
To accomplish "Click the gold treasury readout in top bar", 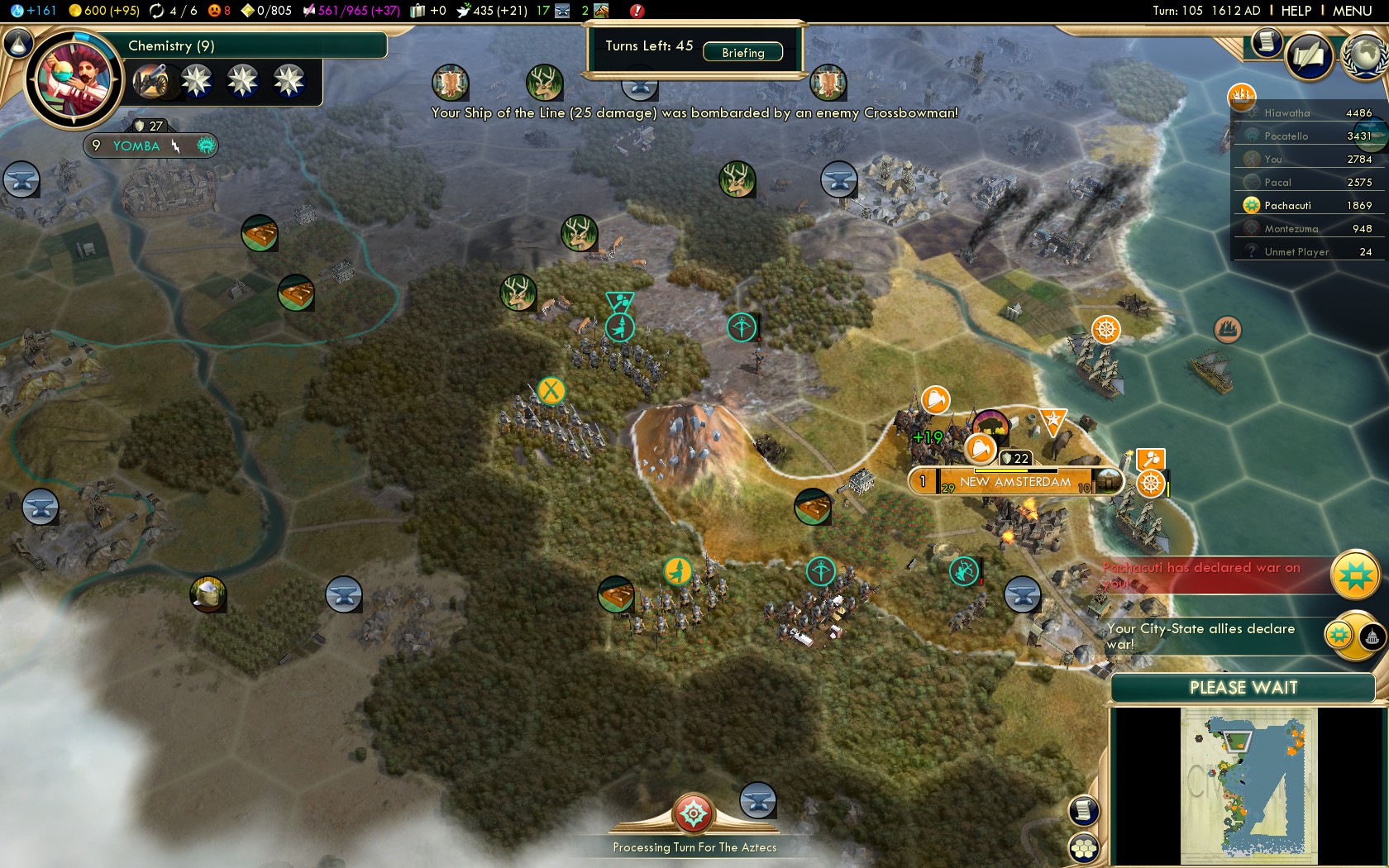I will pos(104,11).
